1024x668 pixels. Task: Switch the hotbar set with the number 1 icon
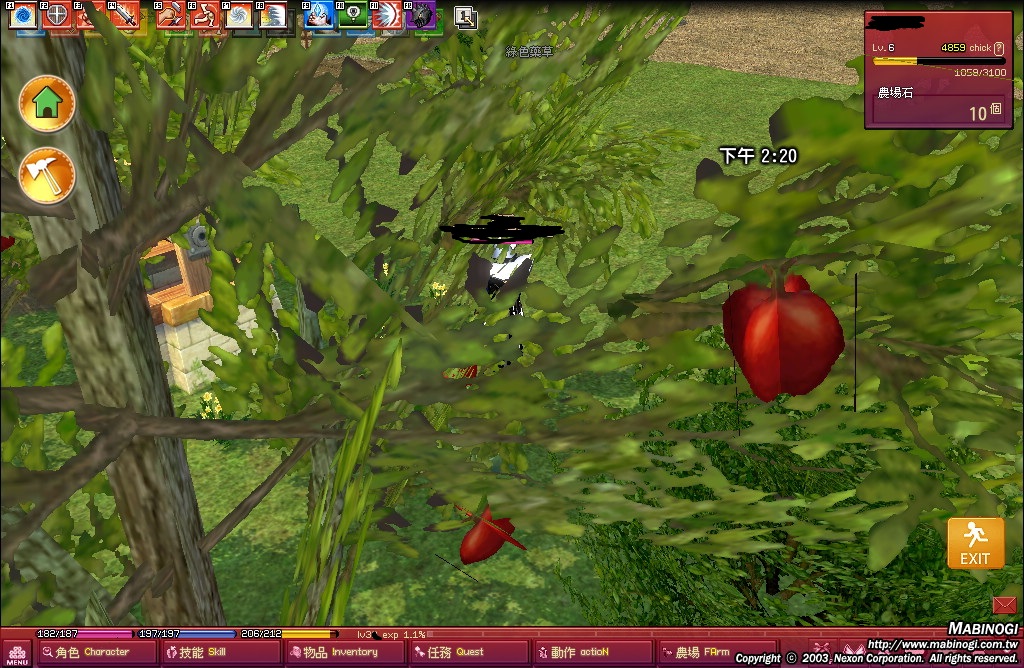pos(465,16)
